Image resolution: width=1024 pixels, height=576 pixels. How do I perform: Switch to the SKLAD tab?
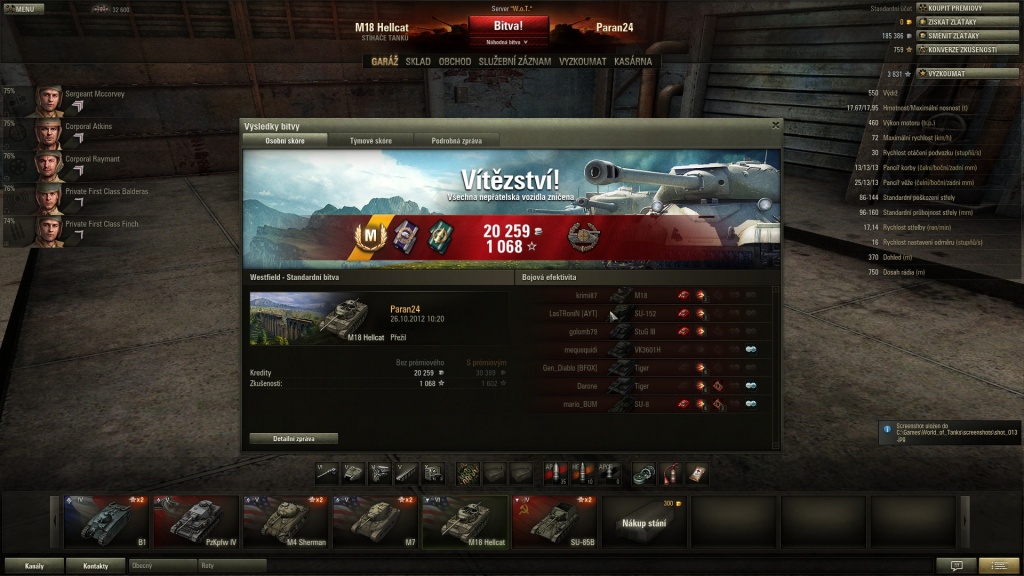[418, 61]
